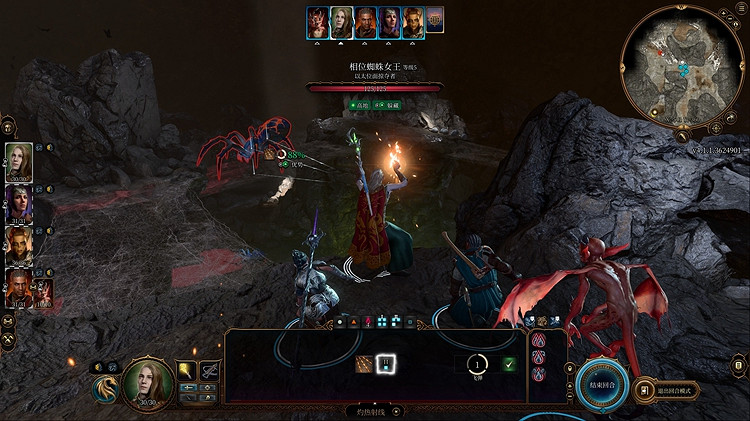Confirm the spell with the green checkmark
The image size is (750, 421).
pyautogui.click(x=509, y=364)
